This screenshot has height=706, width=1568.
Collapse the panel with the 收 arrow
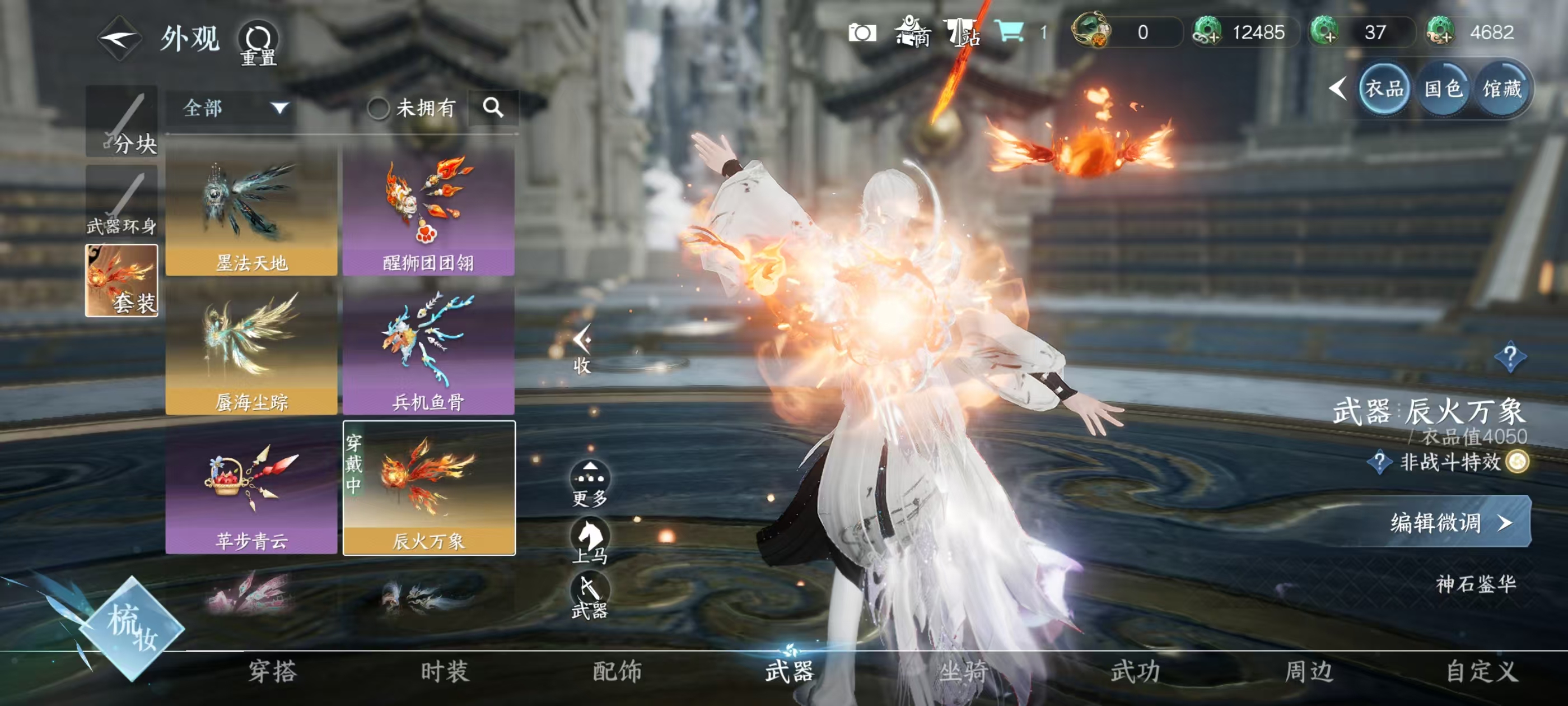[x=582, y=348]
